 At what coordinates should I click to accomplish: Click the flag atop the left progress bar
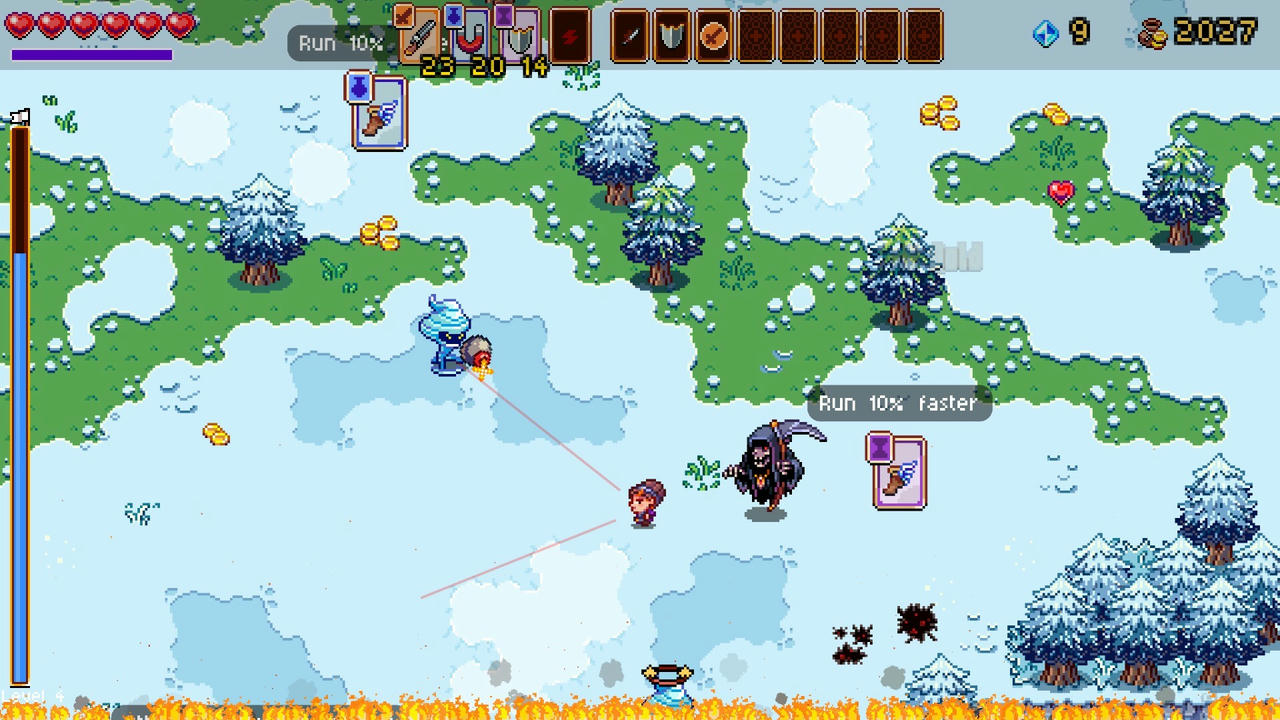22,117
